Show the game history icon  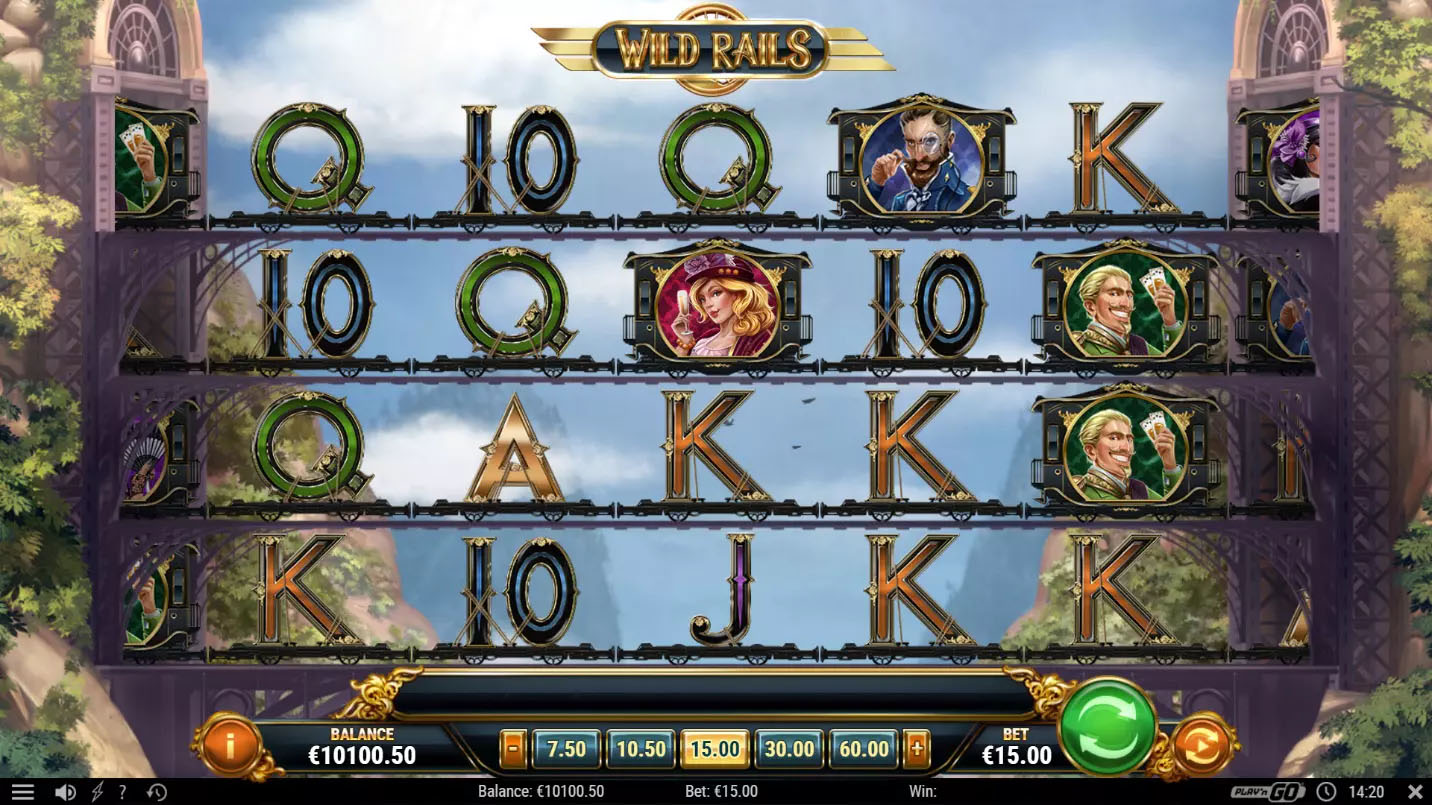tap(156, 793)
